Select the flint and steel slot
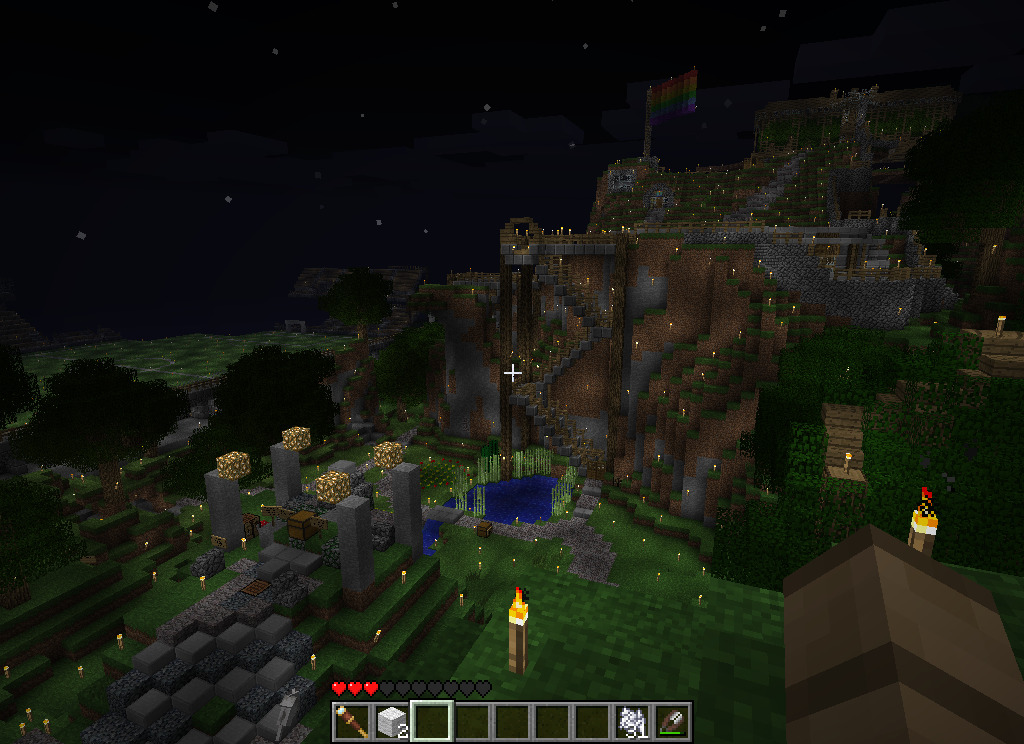Screen dimensions: 1024x744 pos(671,721)
